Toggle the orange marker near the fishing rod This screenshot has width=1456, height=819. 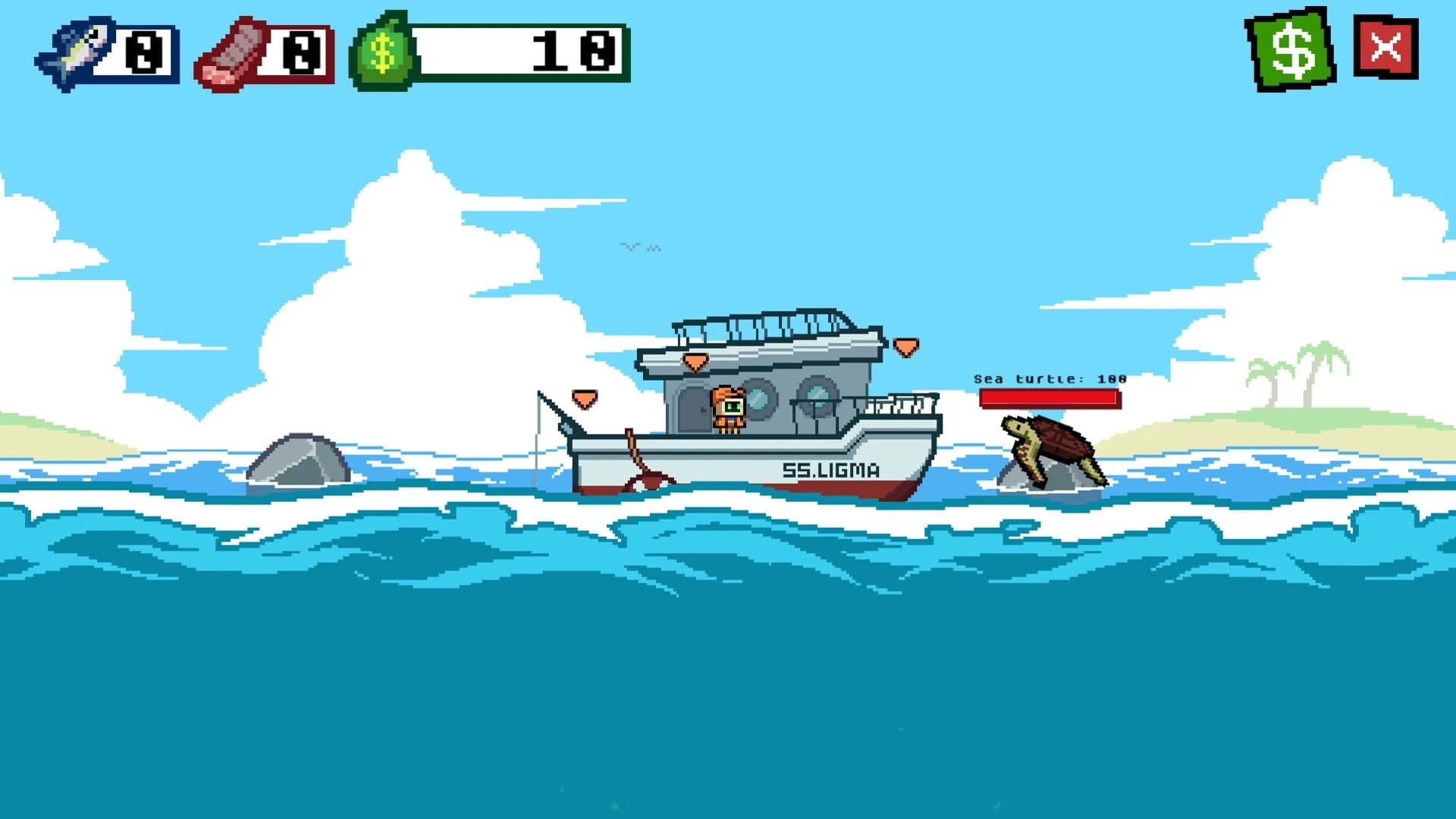click(584, 397)
